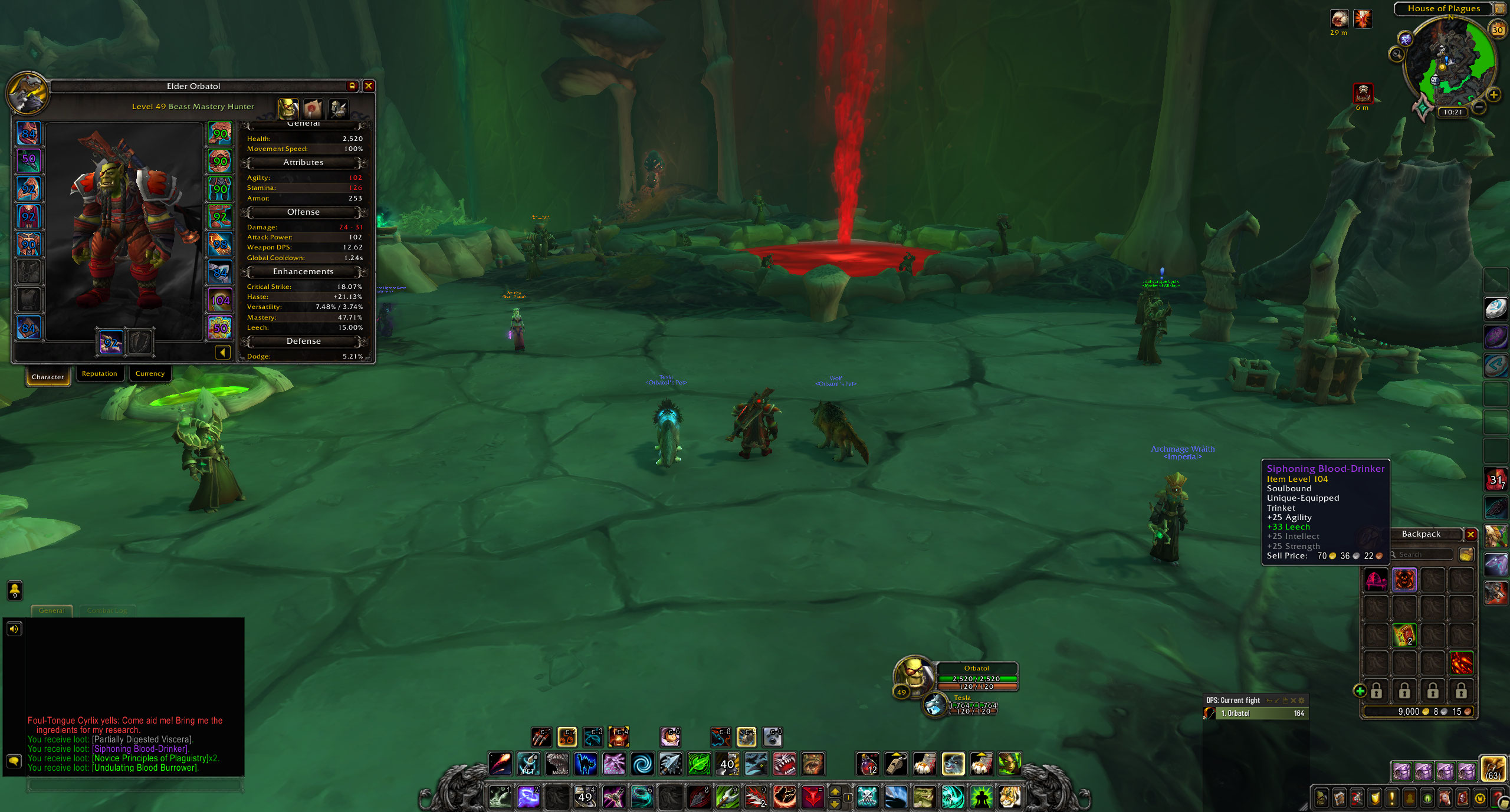
Task: Activate the green leaf swirl ability
Action: coord(698,764)
